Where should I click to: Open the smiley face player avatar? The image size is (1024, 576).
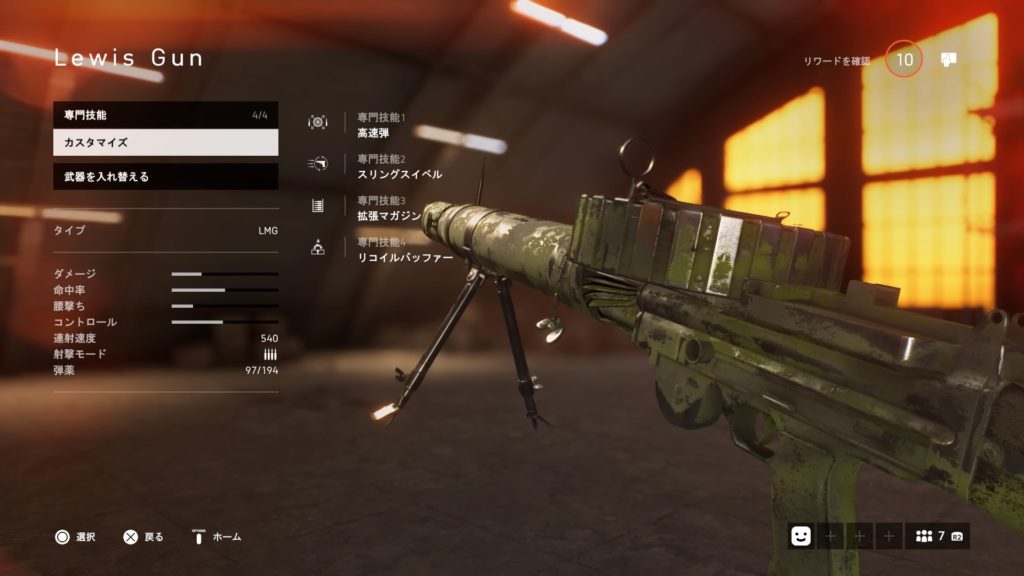click(x=800, y=536)
